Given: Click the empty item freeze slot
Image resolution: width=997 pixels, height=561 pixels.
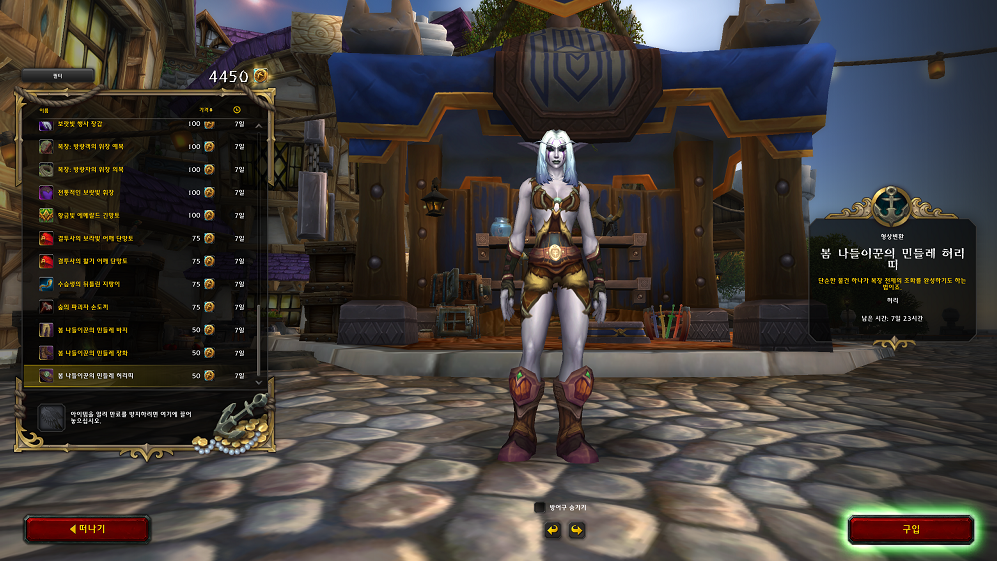Looking at the screenshot, I should pos(51,416).
